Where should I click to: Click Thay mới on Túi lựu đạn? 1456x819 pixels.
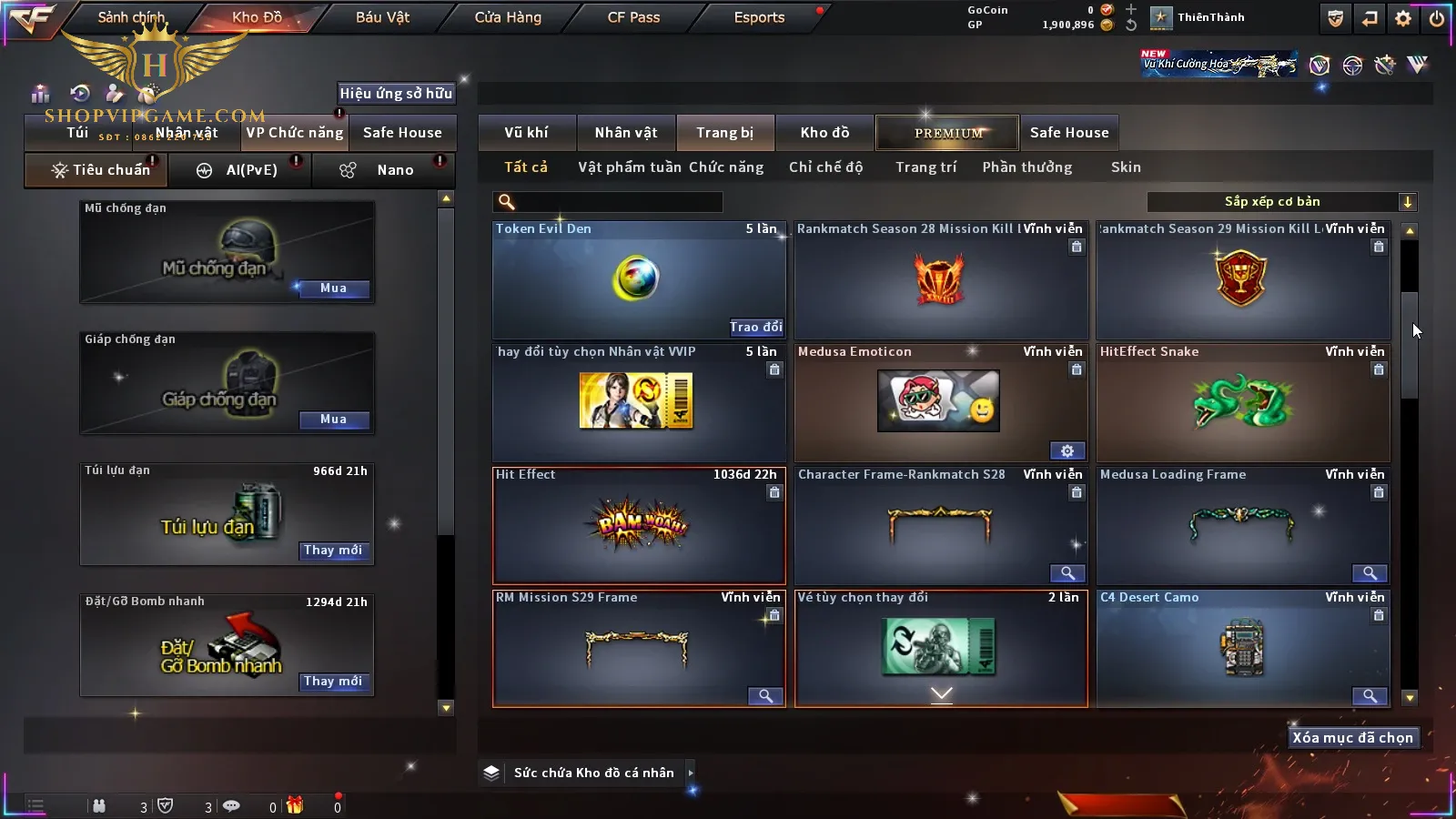pyautogui.click(x=333, y=551)
